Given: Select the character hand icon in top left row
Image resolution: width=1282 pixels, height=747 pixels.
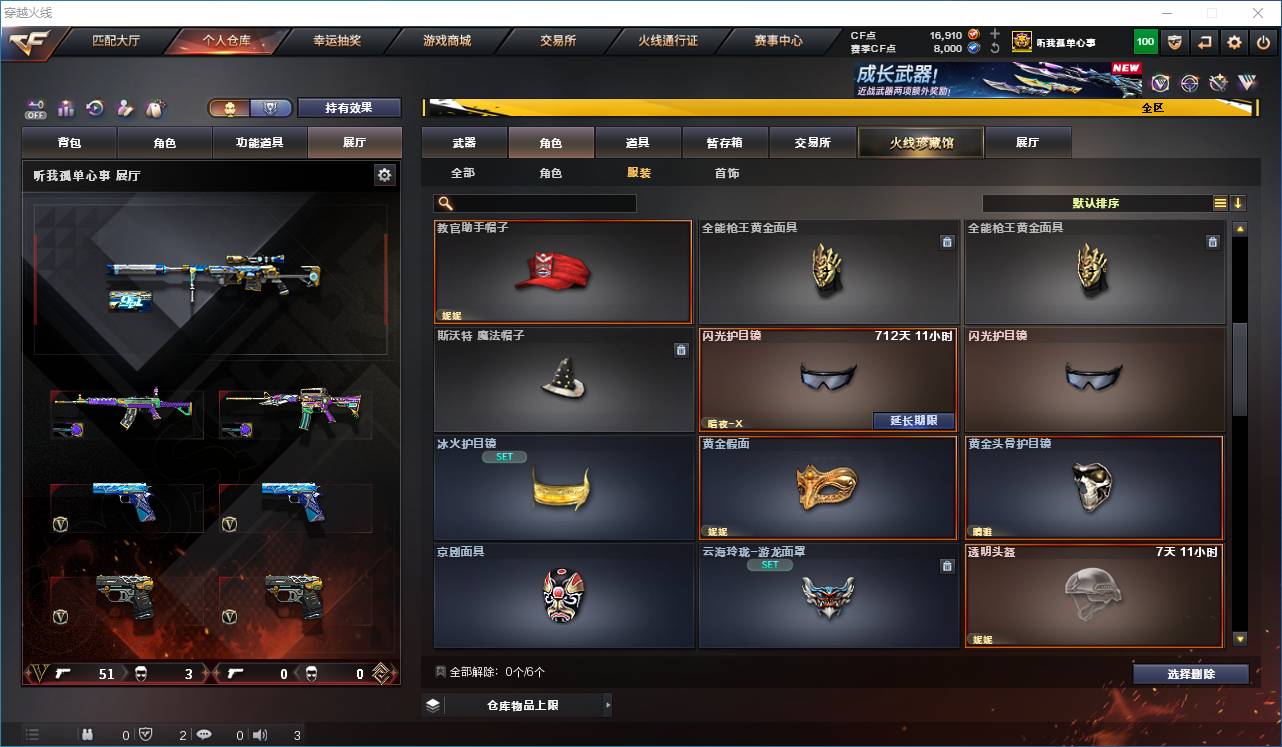Looking at the screenshot, I should click(x=125, y=107).
